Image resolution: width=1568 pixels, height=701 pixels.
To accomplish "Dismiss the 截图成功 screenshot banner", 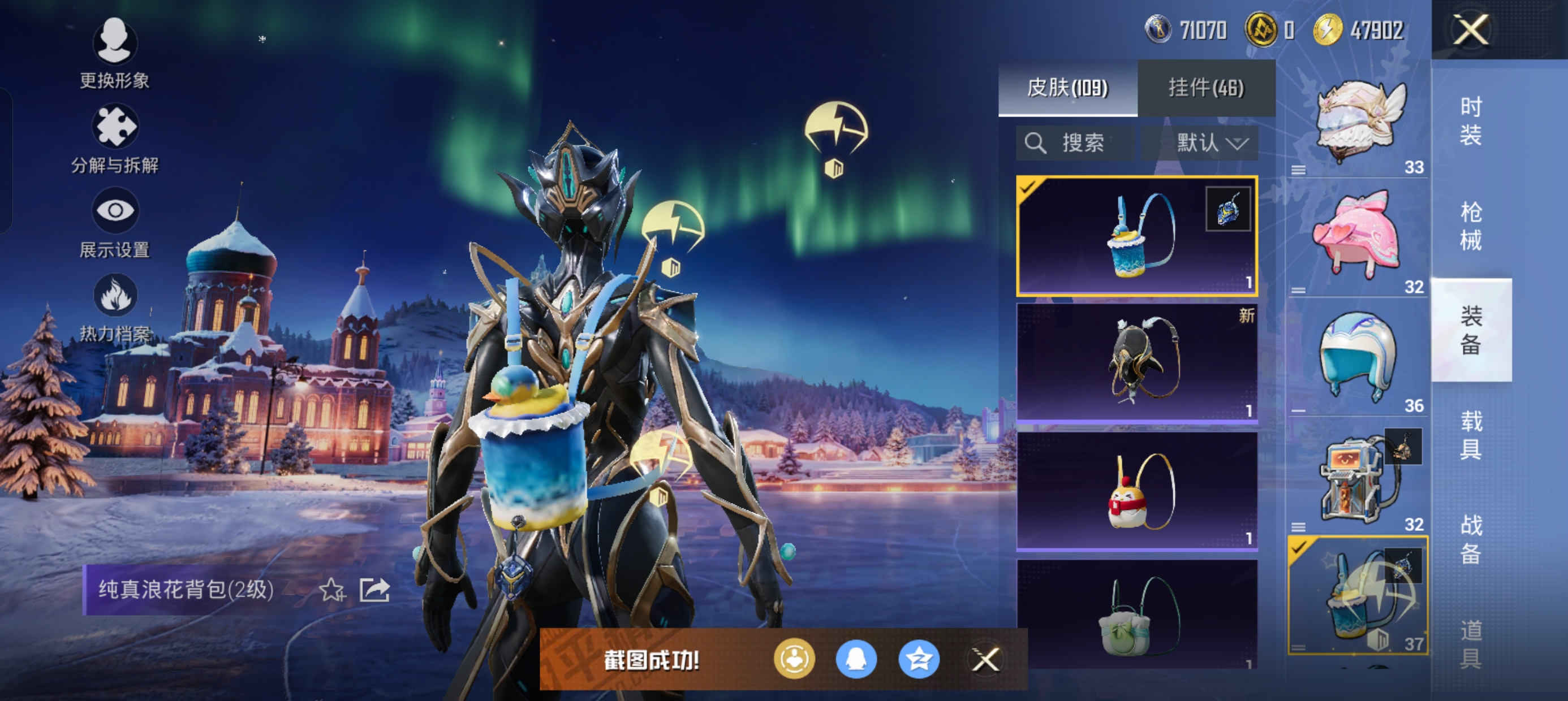I will (x=985, y=659).
